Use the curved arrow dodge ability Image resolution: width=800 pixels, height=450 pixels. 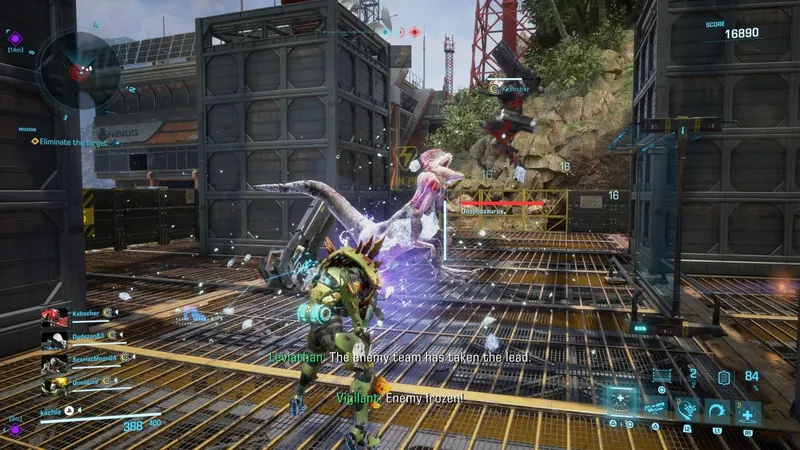coord(717,410)
